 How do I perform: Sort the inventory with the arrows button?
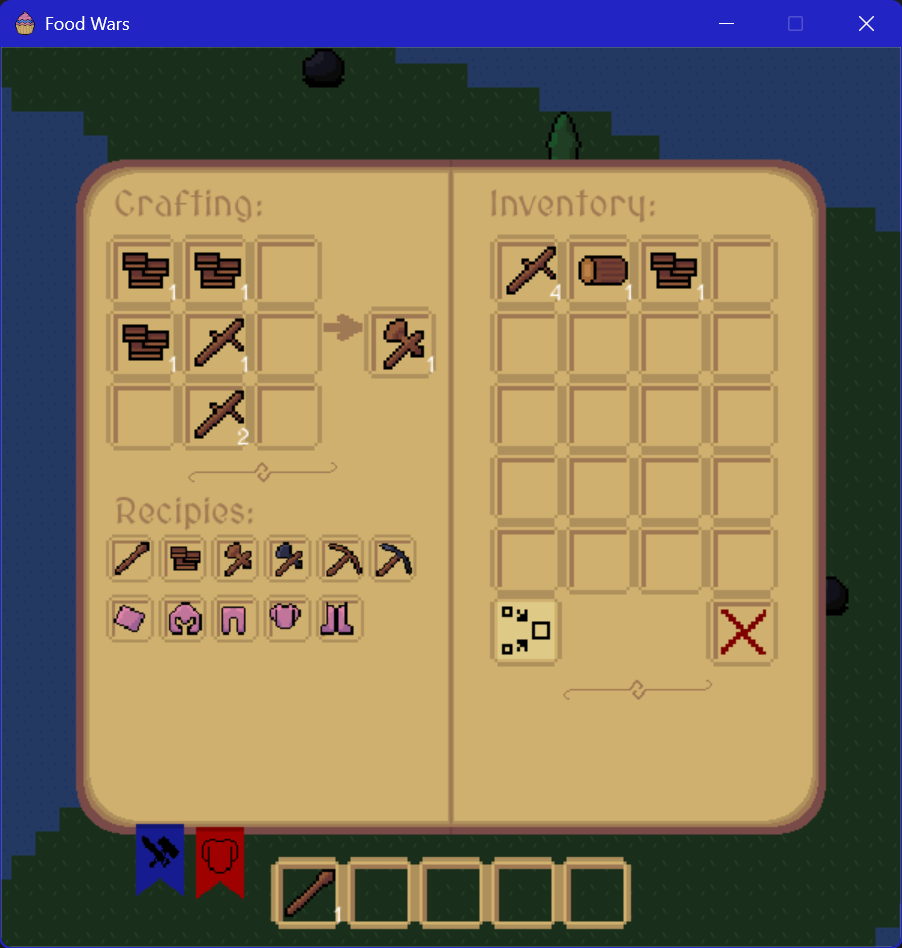click(527, 631)
